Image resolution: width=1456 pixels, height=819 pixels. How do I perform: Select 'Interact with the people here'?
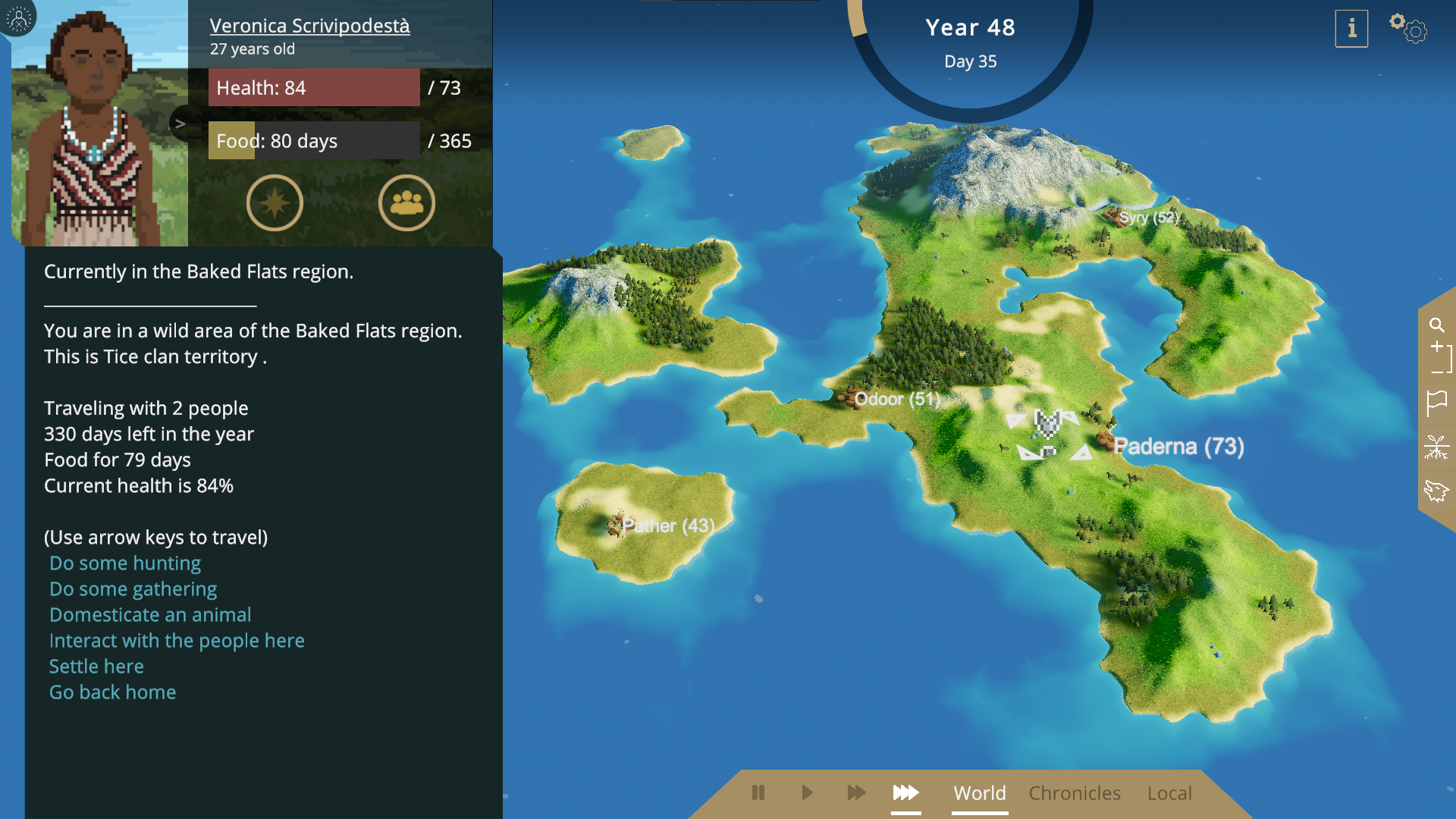(x=177, y=641)
